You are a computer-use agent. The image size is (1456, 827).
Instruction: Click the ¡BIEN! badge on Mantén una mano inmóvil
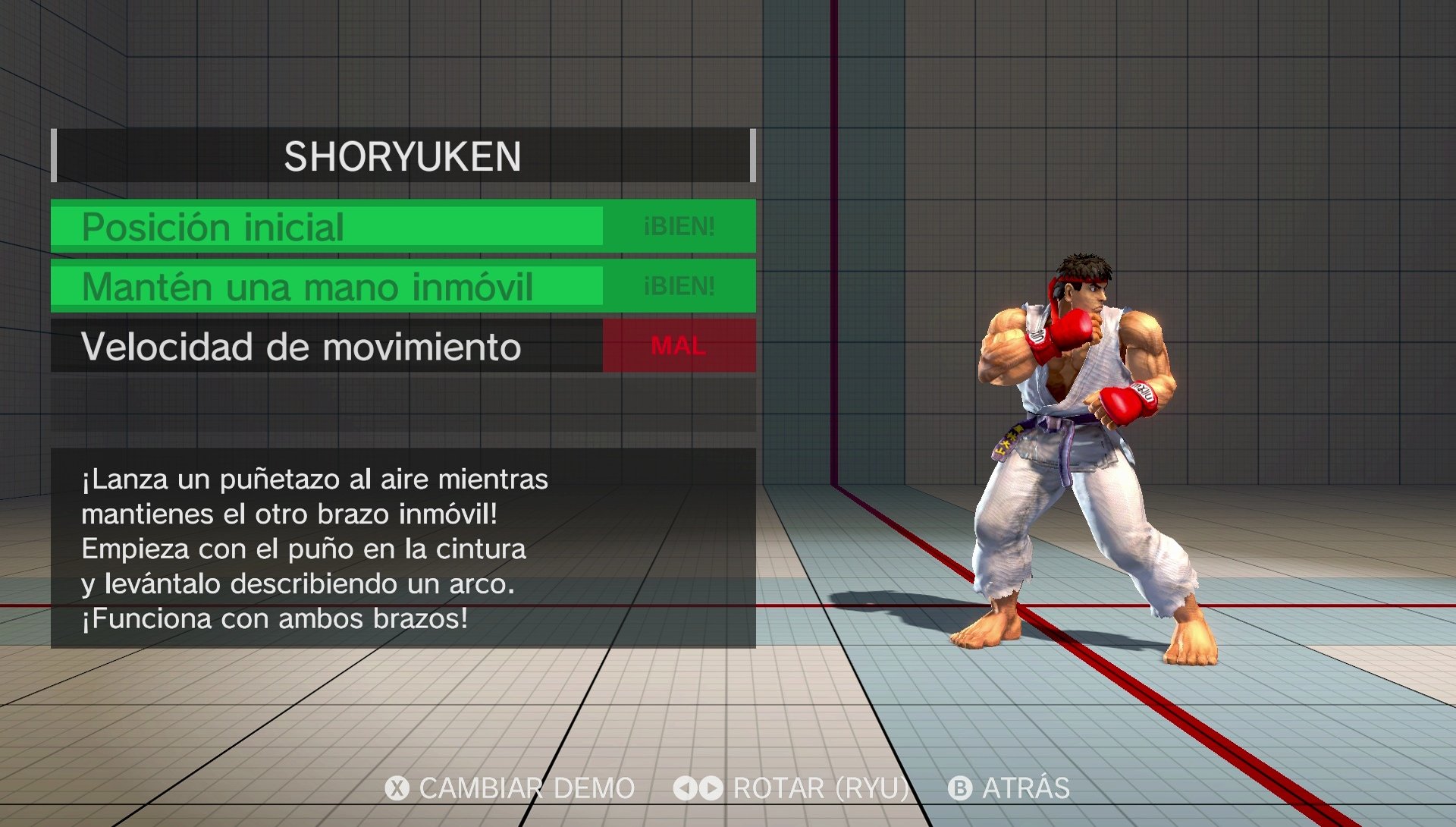coord(677,285)
